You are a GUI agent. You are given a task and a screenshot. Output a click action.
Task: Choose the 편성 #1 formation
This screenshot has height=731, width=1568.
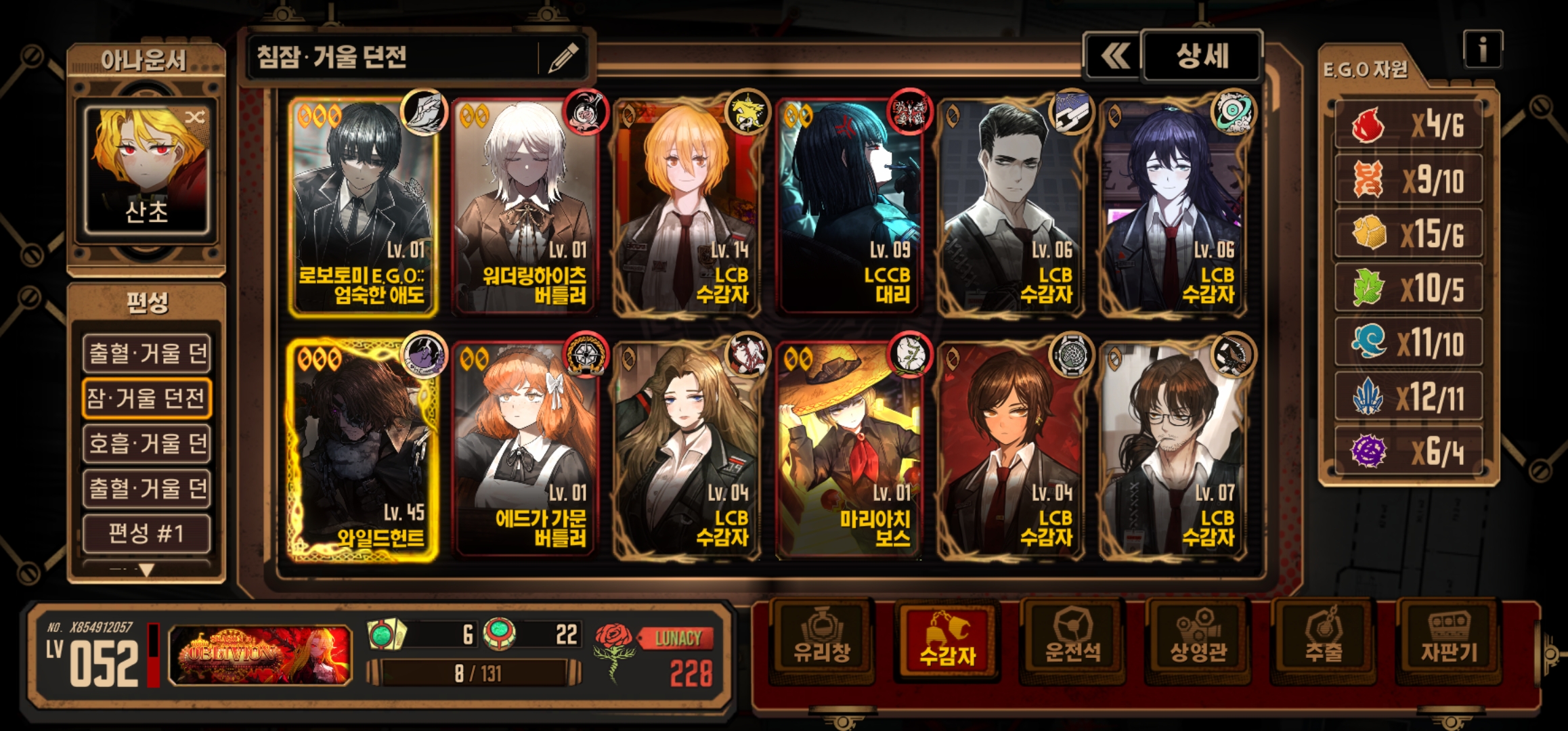146,533
